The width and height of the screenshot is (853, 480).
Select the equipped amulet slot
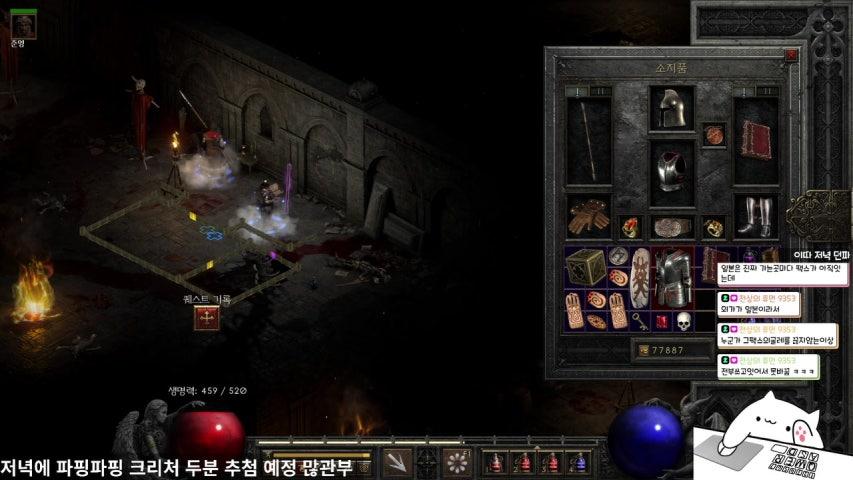click(x=712, y=134)
